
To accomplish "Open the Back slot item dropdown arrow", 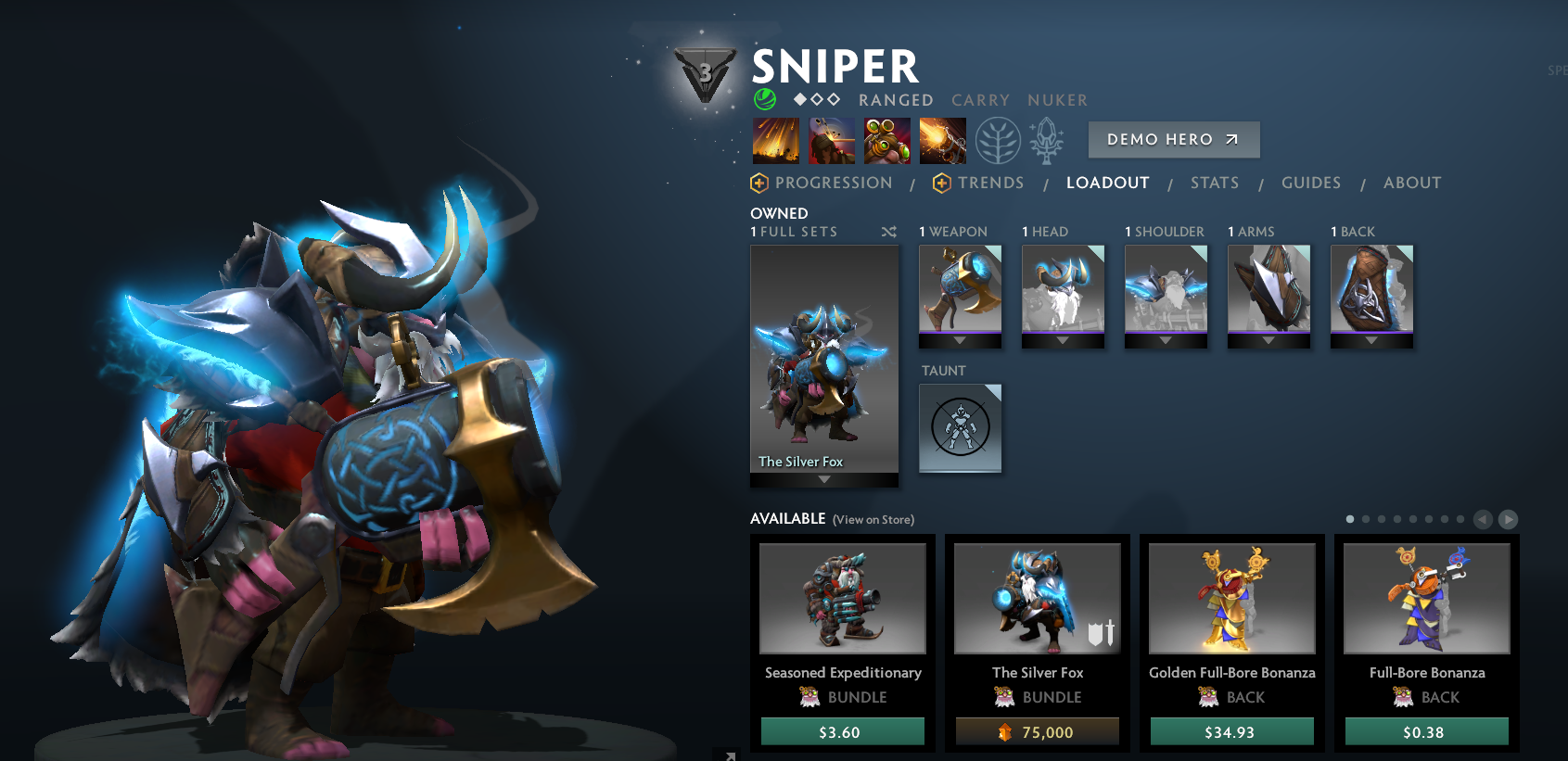I will point(1371,339).
